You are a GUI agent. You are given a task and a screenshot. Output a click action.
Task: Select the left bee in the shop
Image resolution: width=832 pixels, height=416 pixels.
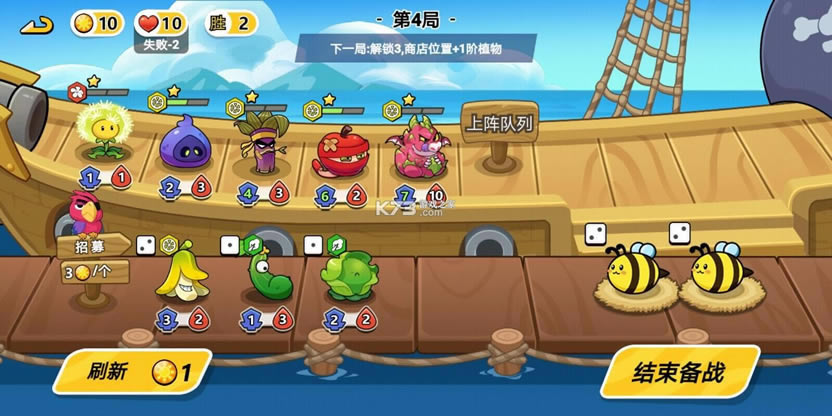pyautogui.click(x=632, y=270)
